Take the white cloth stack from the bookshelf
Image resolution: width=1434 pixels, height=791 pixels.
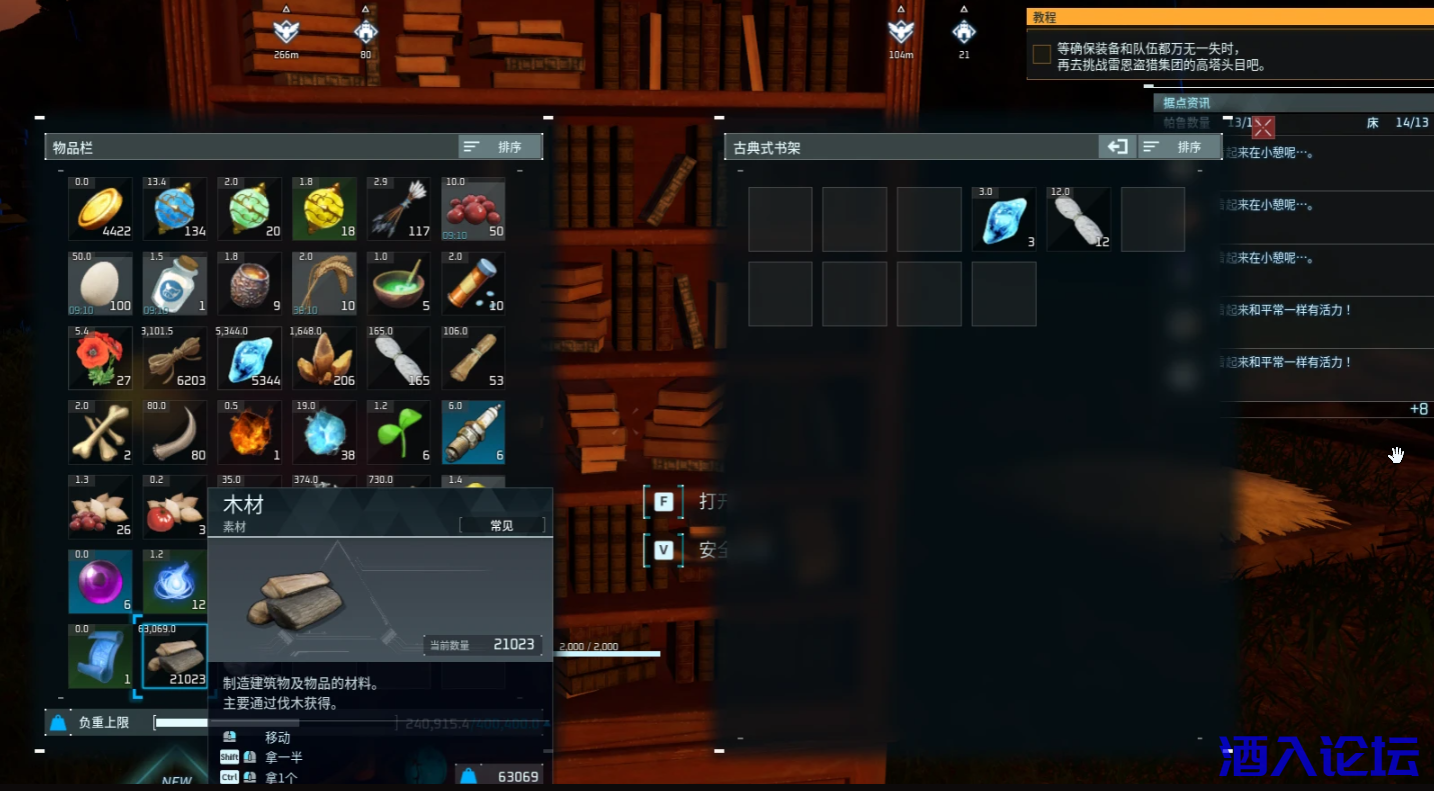tap(1078, 219)
